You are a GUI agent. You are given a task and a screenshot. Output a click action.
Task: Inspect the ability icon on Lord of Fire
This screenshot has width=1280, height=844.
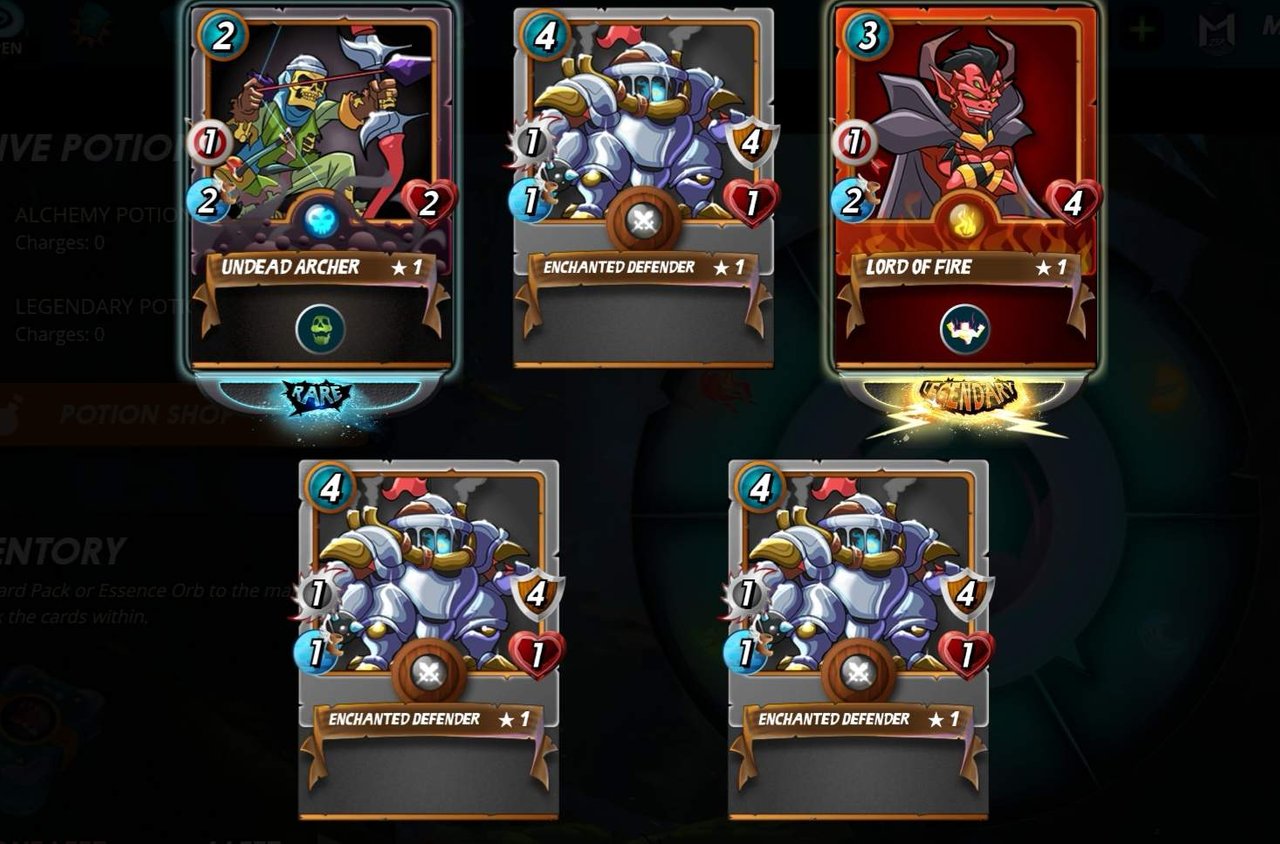pyautogui.click(x=965, y=329)
